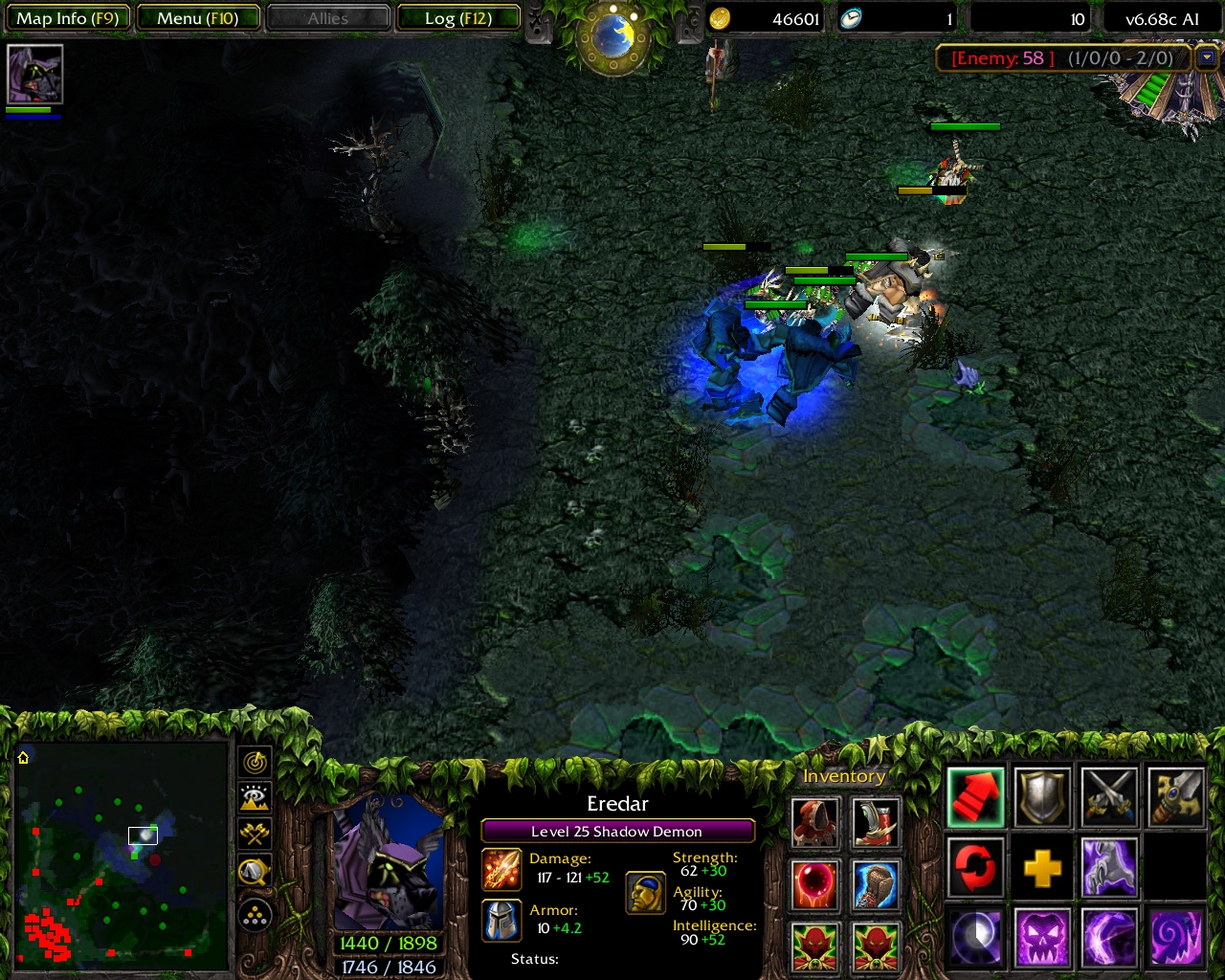Select the boots item in the inventory

point(876,823)
